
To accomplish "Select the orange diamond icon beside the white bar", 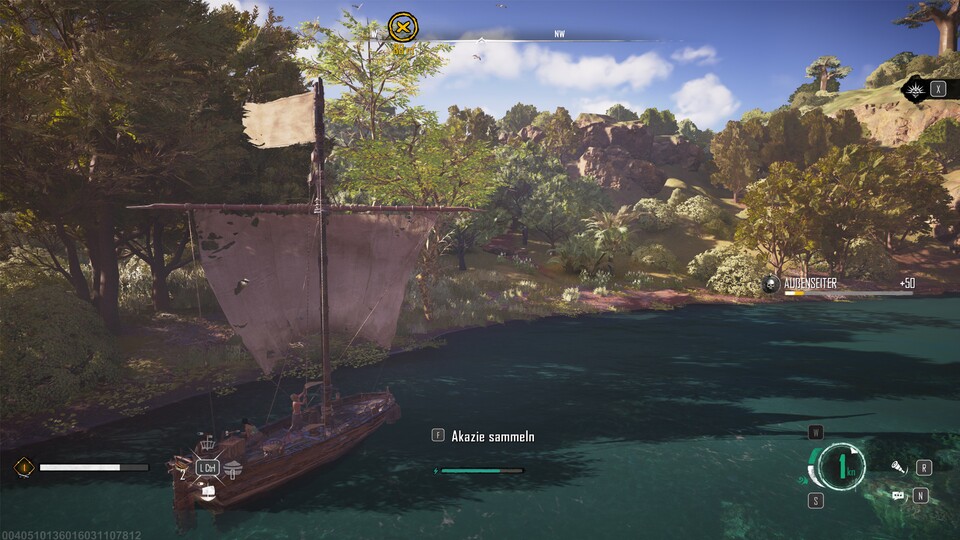I will (x=23, y=467).
